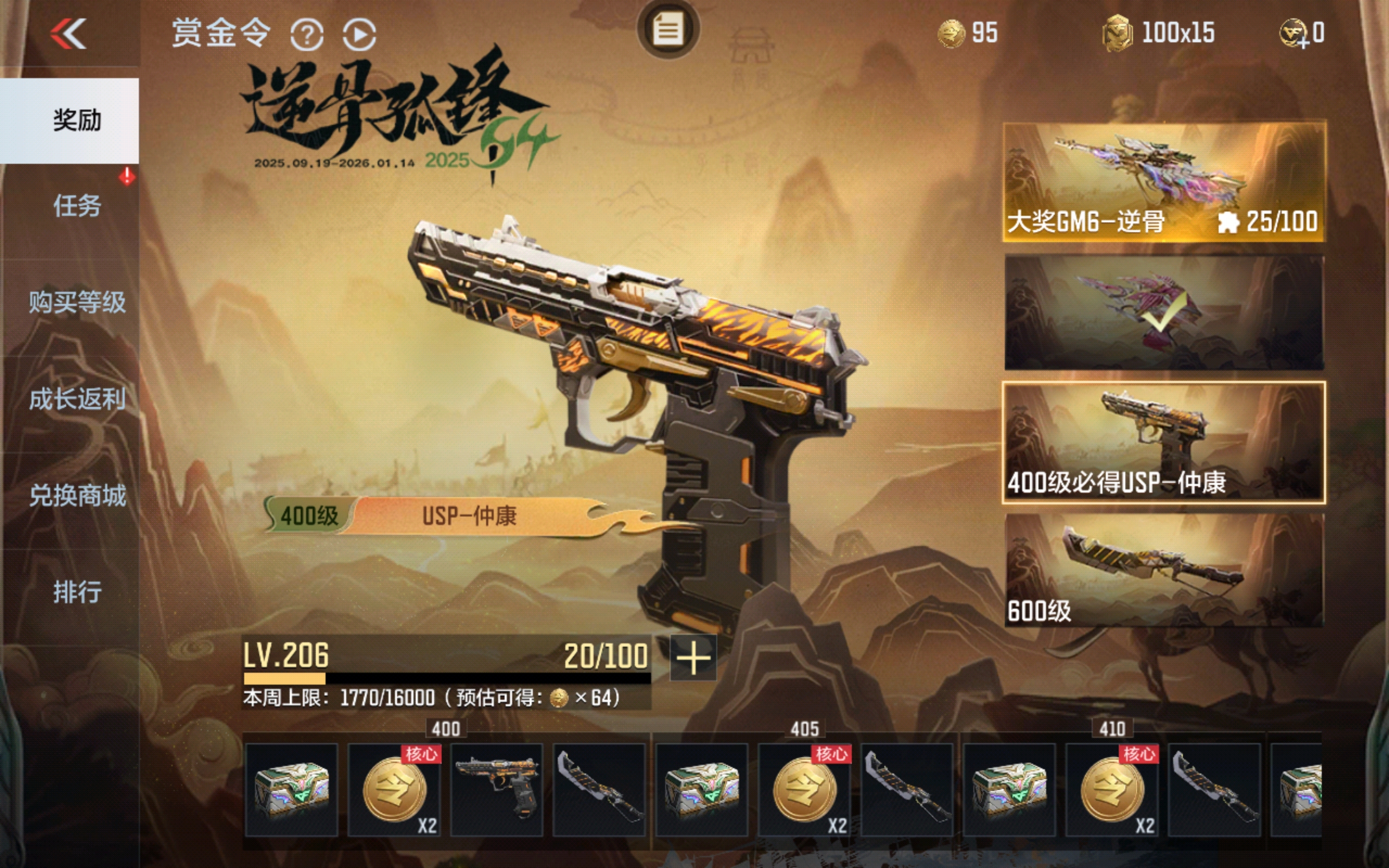Screen dimensions: 1389x868
Task: Open the document list icon at top
Action: tap(668, 29)
